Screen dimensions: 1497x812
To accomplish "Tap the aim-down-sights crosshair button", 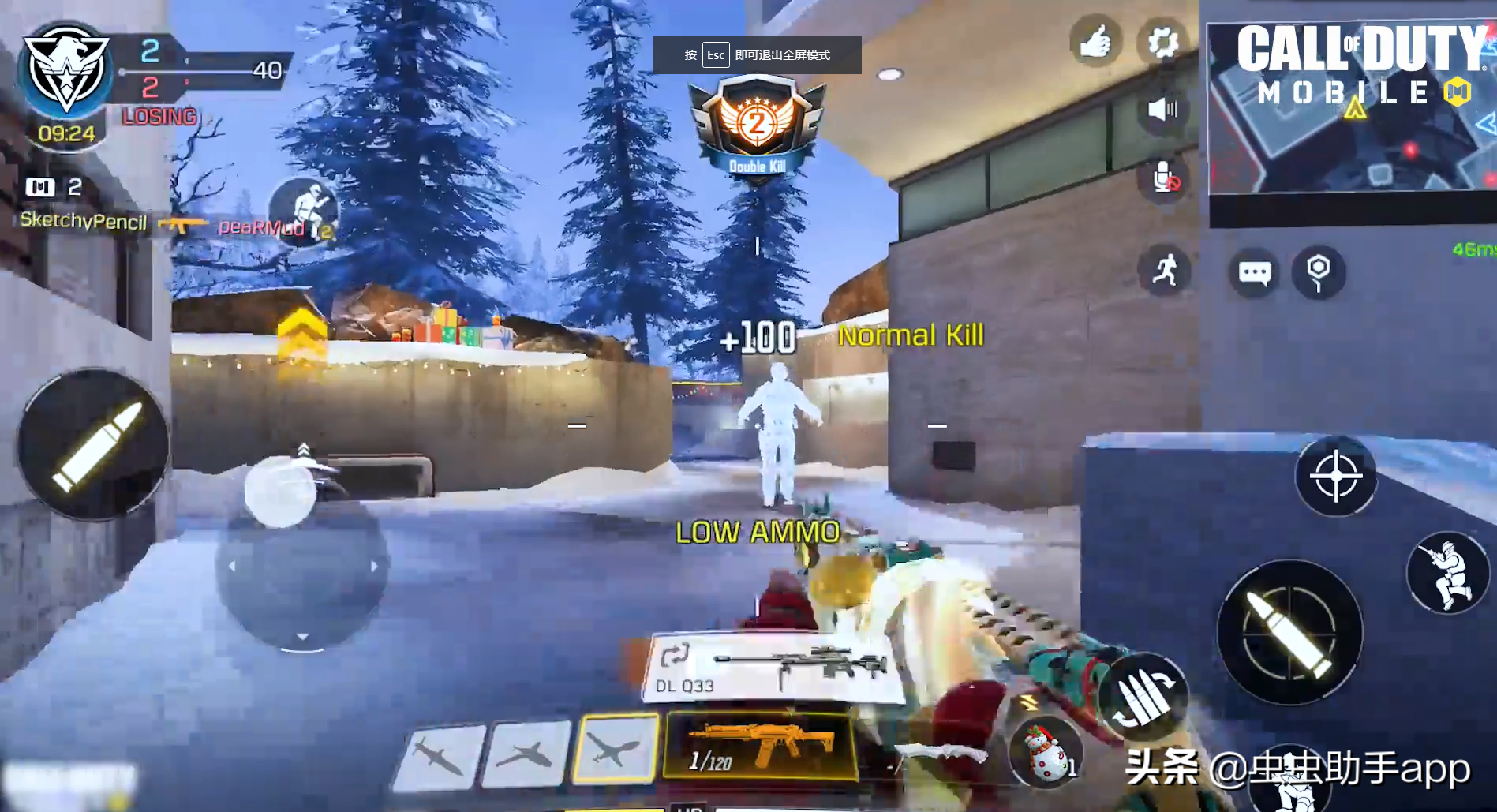I will (1335, 476).
